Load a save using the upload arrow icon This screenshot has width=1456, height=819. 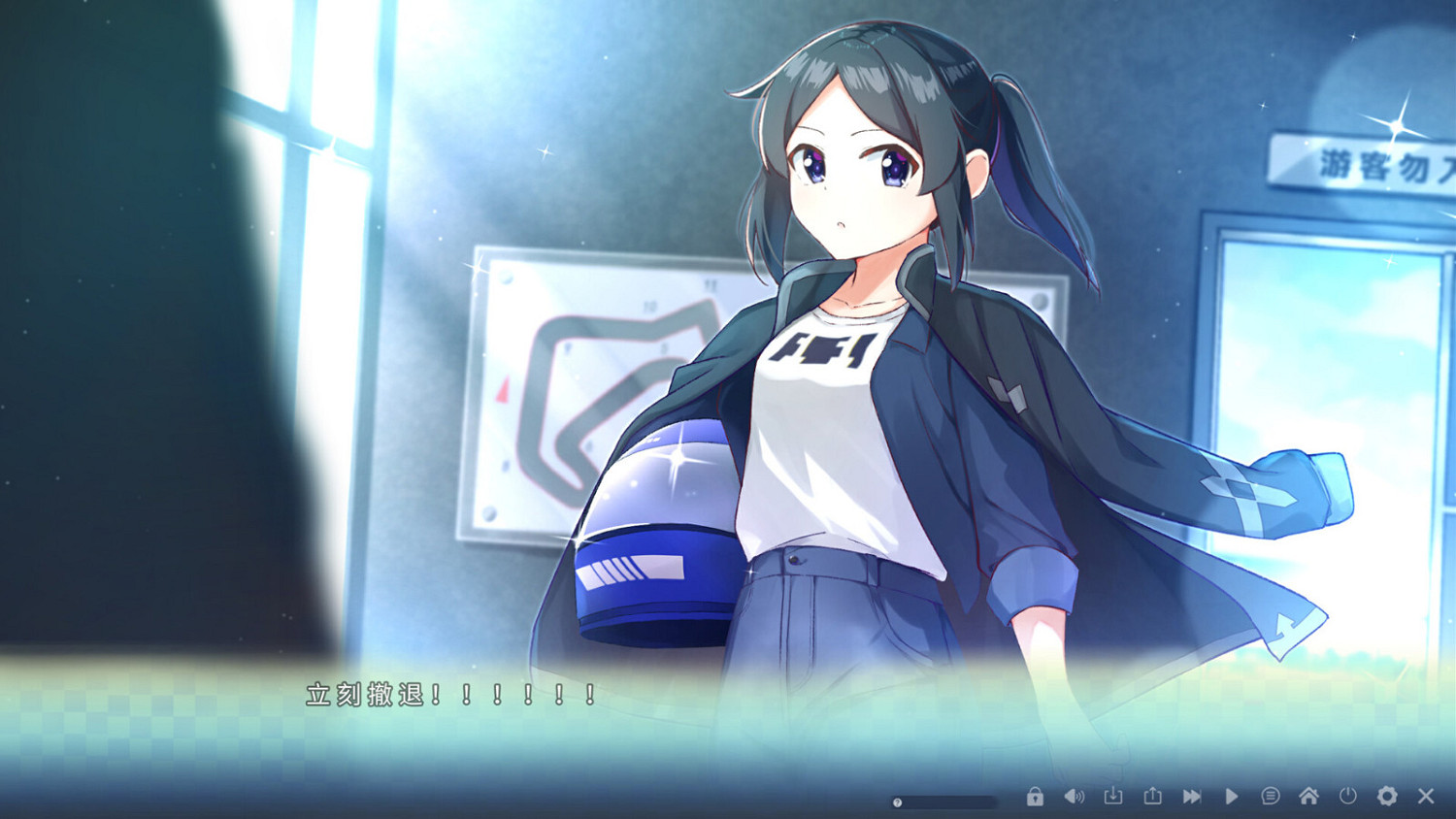(1152, 795)
